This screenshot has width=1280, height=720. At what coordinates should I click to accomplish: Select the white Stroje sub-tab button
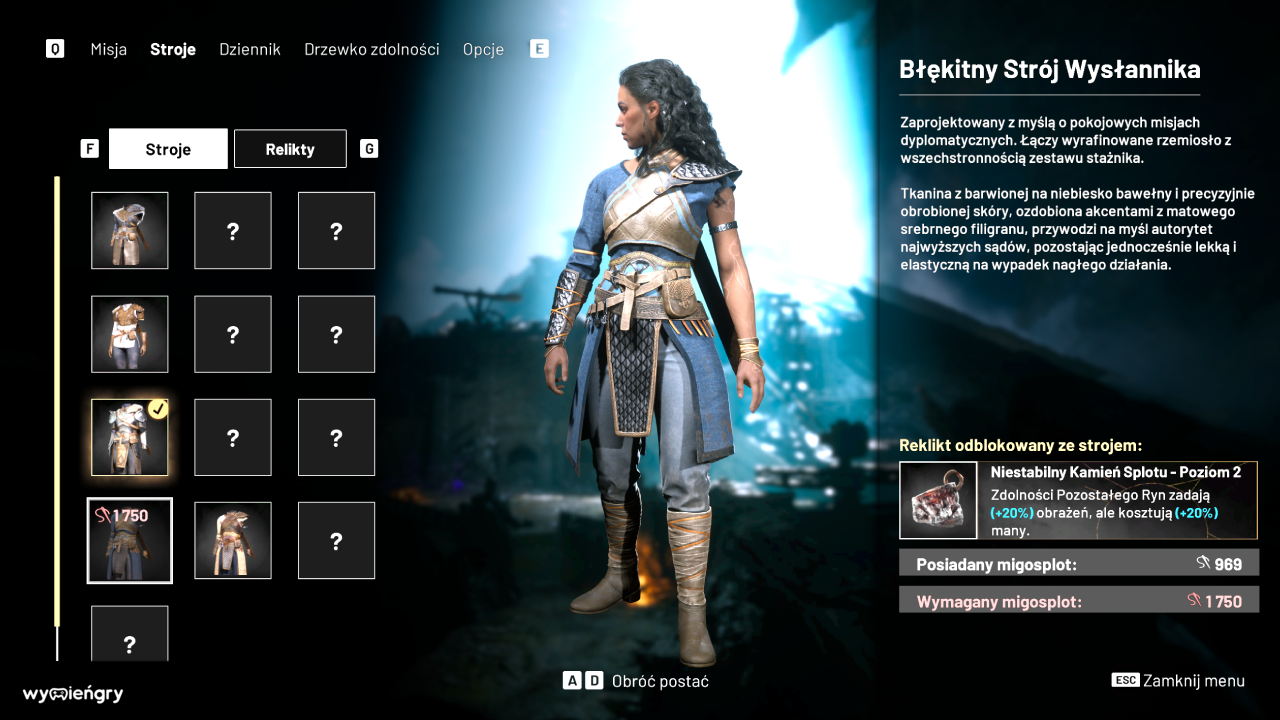[x=168, y=149]
